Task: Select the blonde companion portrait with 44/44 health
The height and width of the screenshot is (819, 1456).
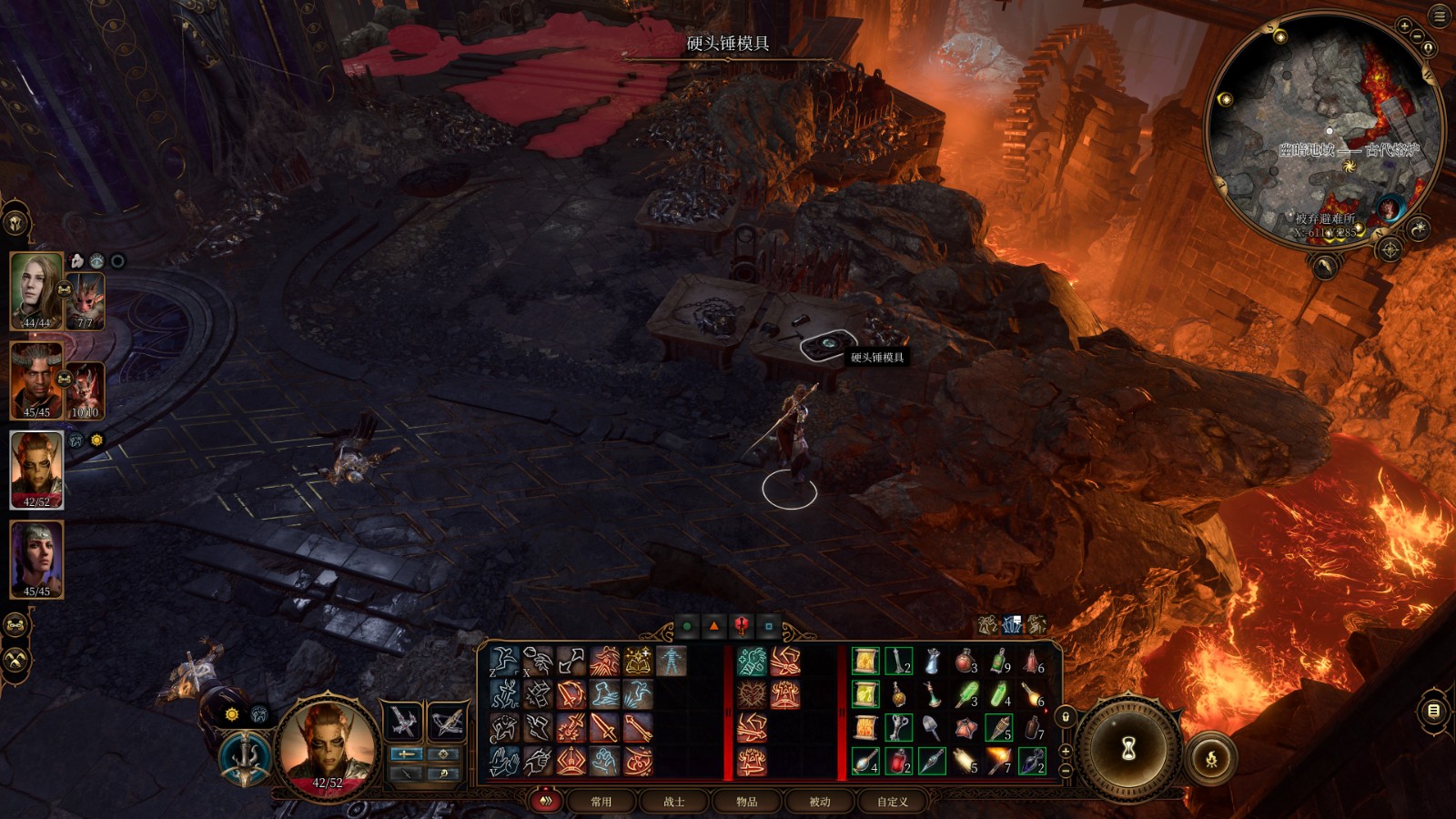Action: tap(36, 290)
